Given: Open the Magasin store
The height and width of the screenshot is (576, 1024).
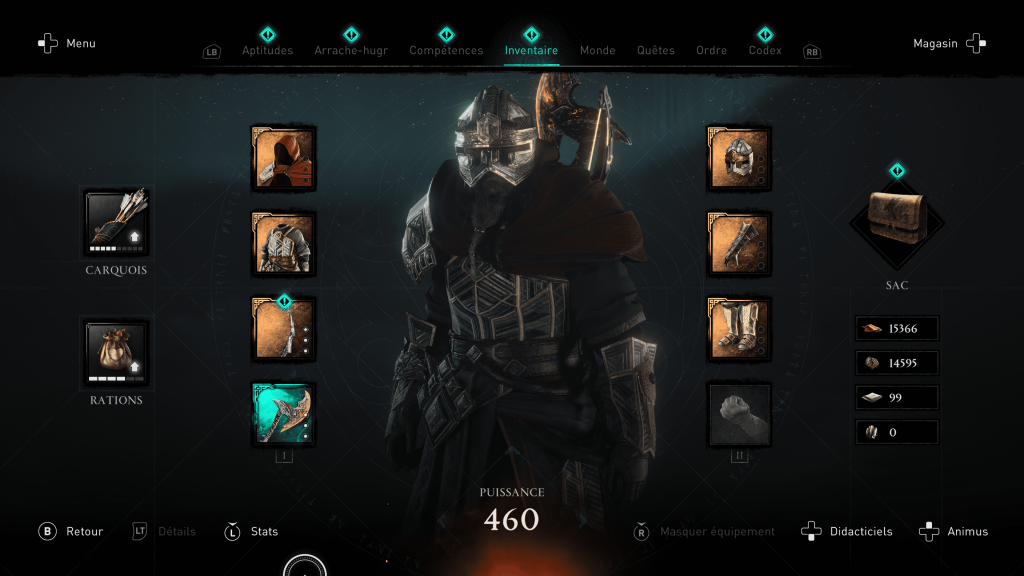Looking at the screenshot, I should (948, 44).
